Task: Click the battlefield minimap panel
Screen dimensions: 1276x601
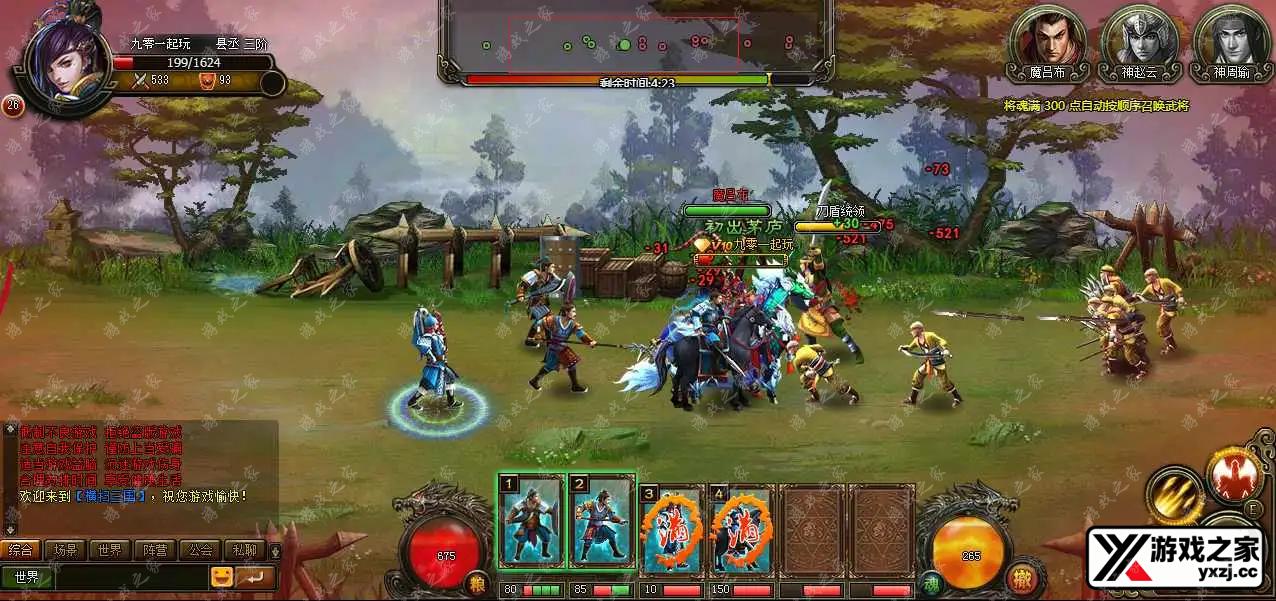Action: tap(636, 42)
